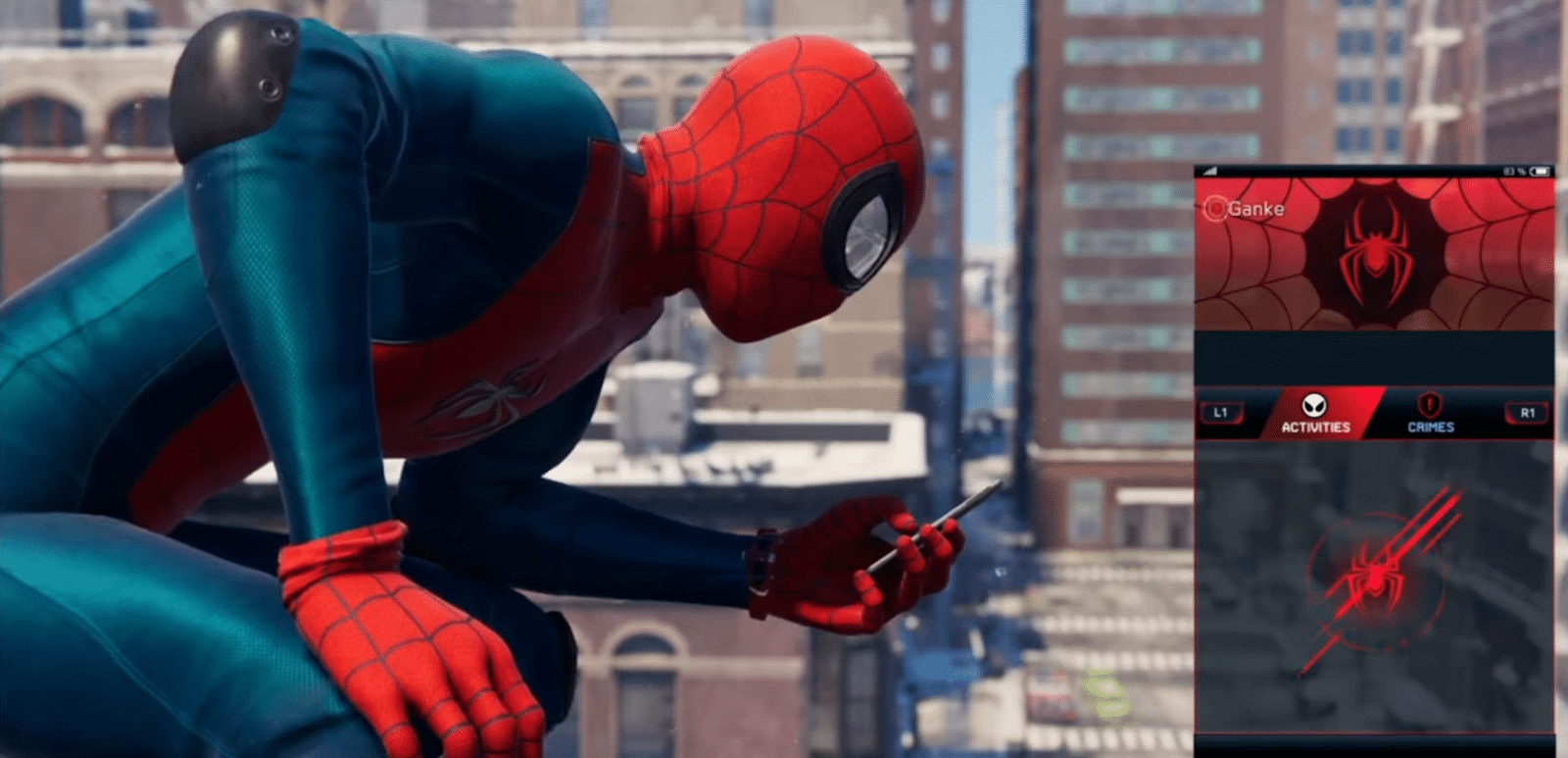Tap the spider logo on Miles' suit chest
The image size is (1568, 758).
(498, 397)
